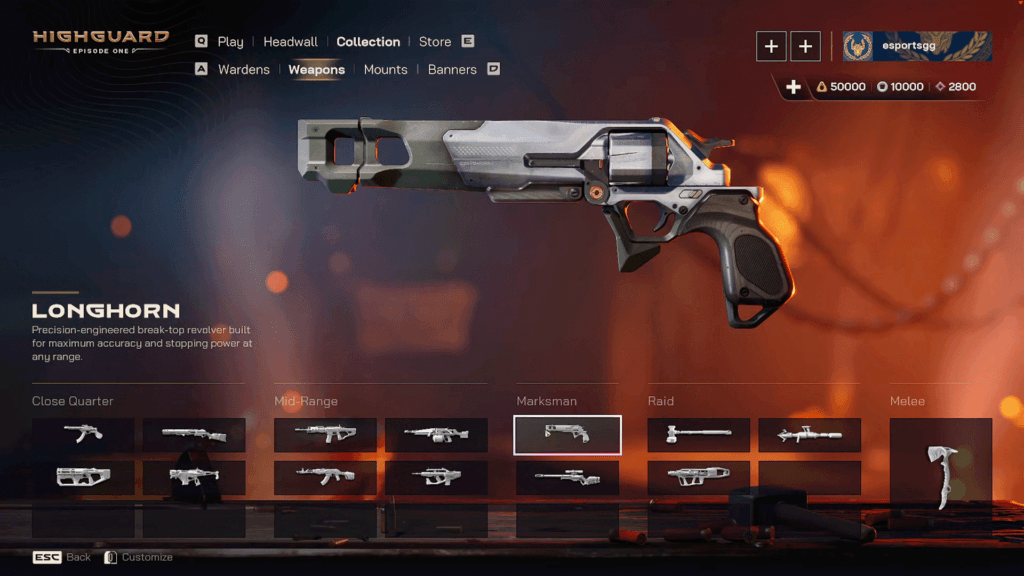Switch to the Mounts tab
The width and height of the screenshot is (1024, 576).
pos(385,70)
